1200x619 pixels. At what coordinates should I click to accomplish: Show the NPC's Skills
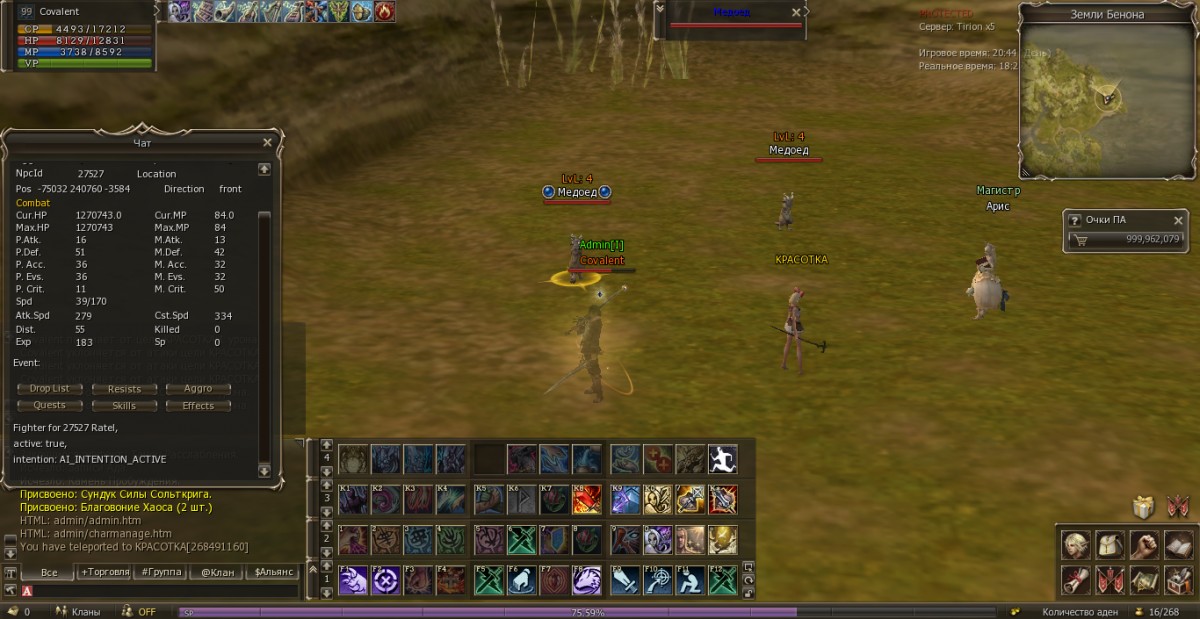(x=124, y=406)
